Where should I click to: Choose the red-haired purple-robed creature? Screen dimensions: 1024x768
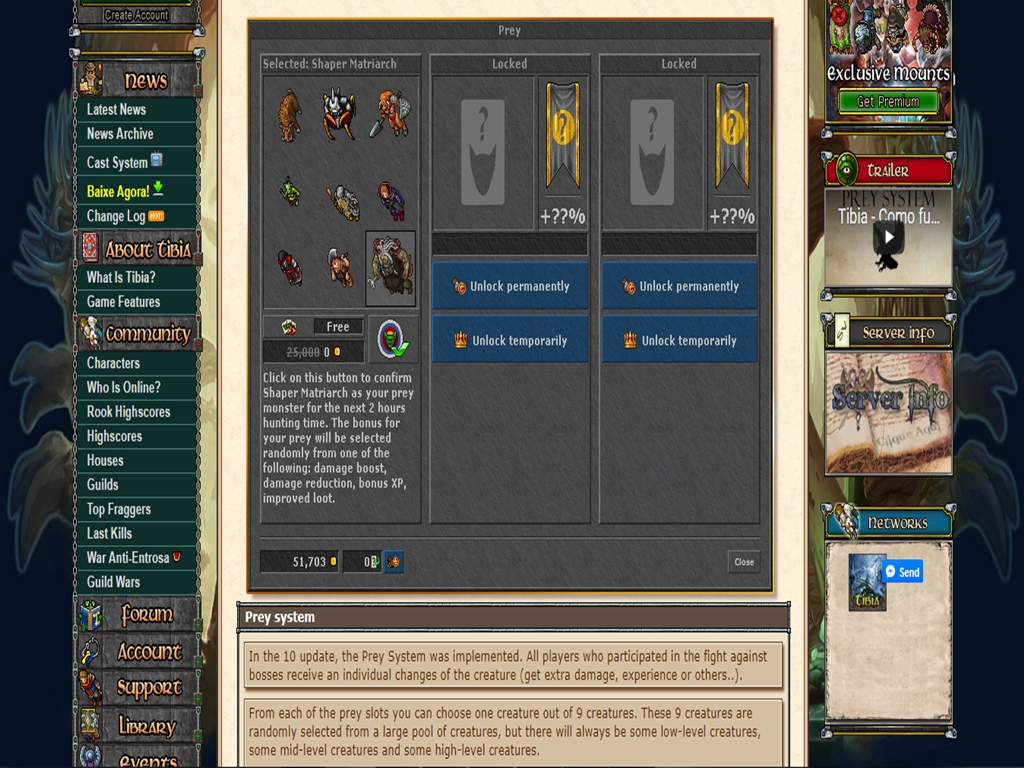pyautogui.click(x=391, y=200)
